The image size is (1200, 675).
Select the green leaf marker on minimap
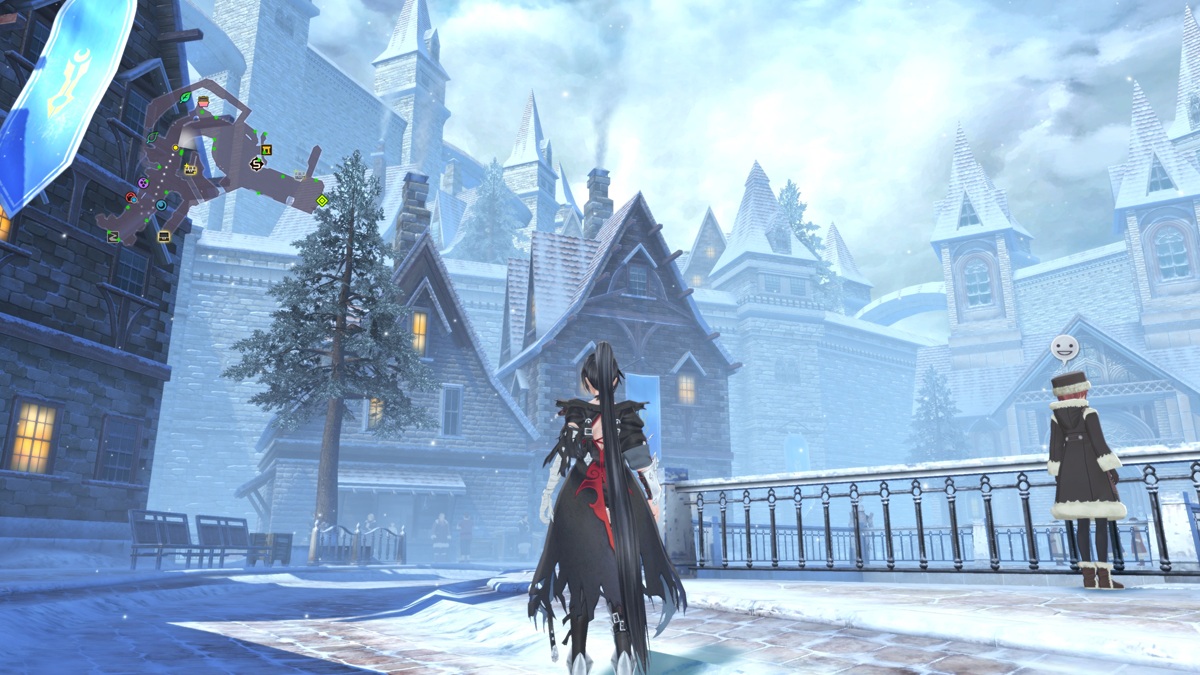(185, 96)
